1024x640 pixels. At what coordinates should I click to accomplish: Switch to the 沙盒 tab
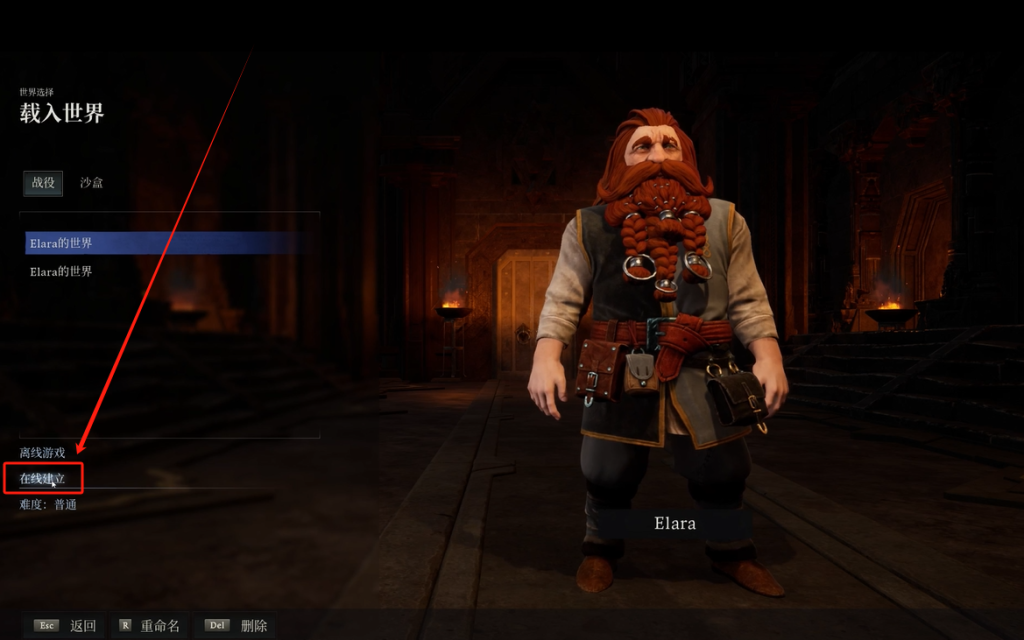pos(92,183)
